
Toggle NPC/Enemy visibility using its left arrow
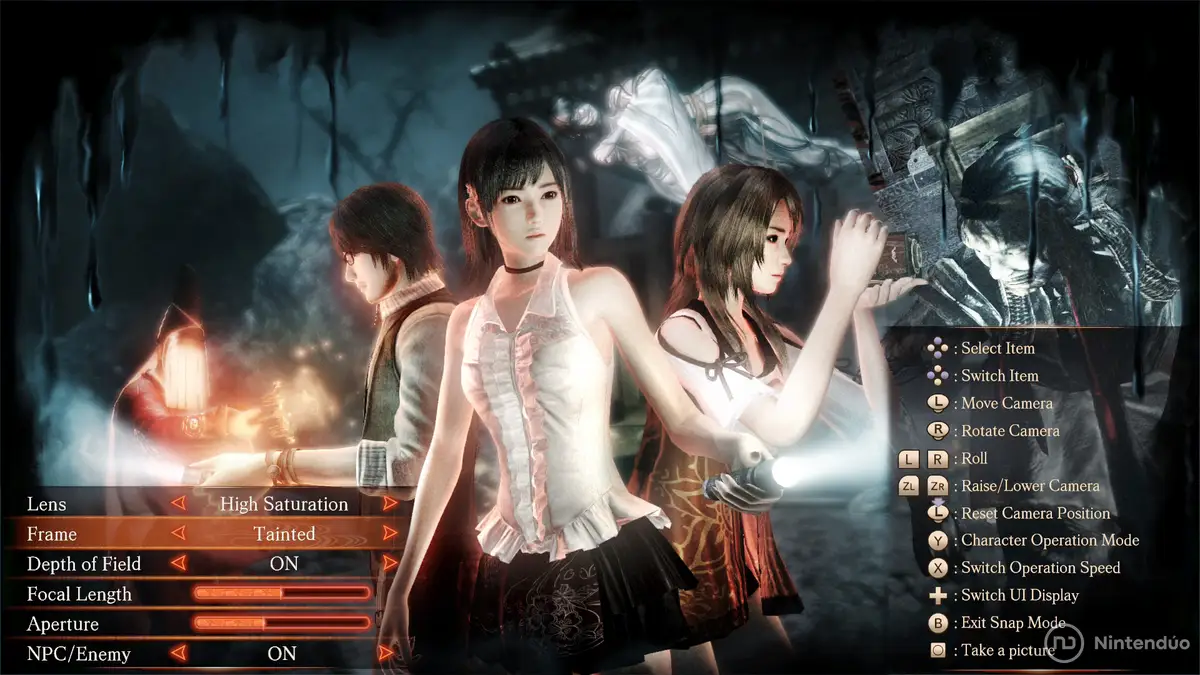[x=179, y=654]
